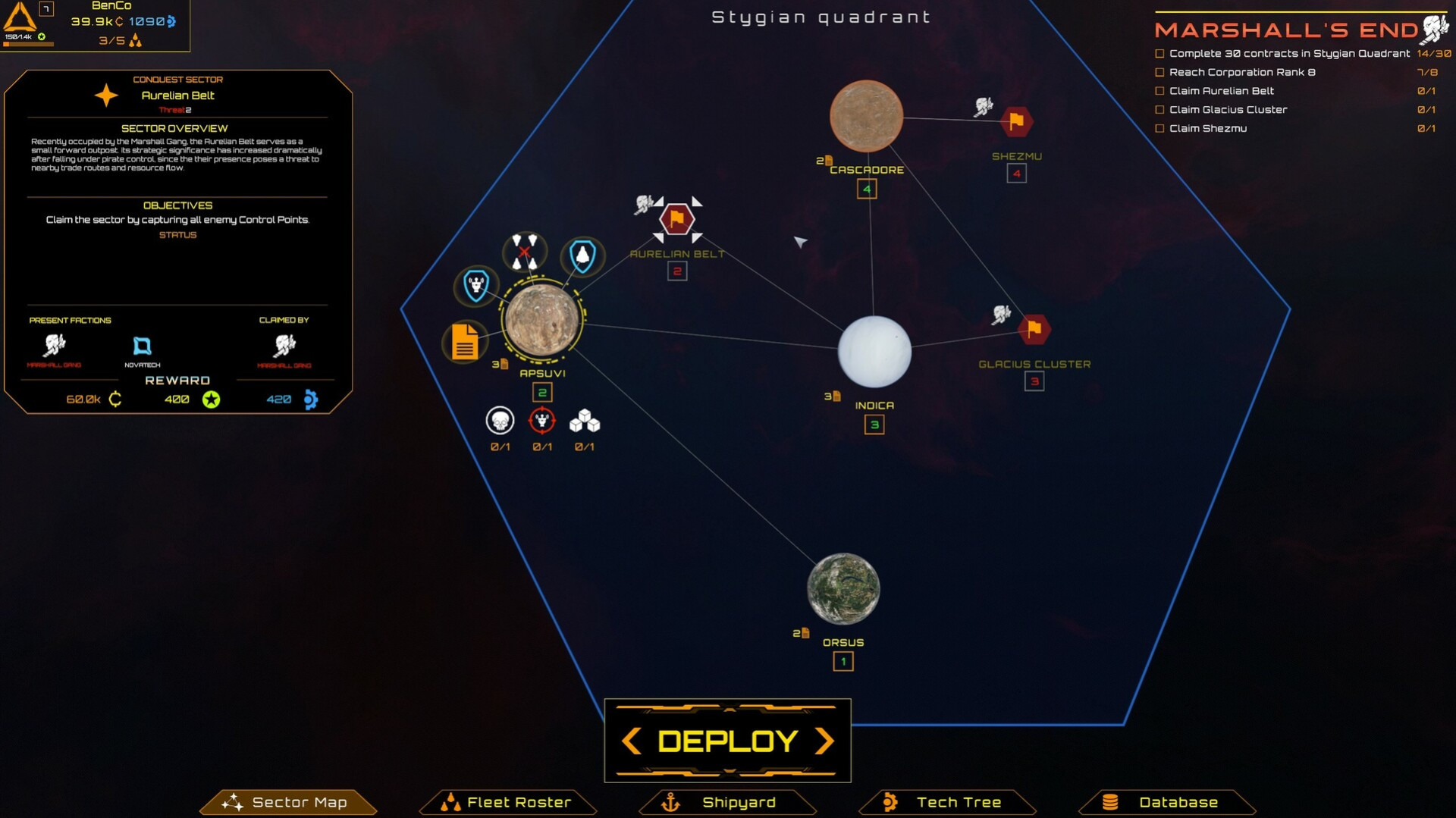Open the orange document contract at Apsuvi

pos(464,341)
